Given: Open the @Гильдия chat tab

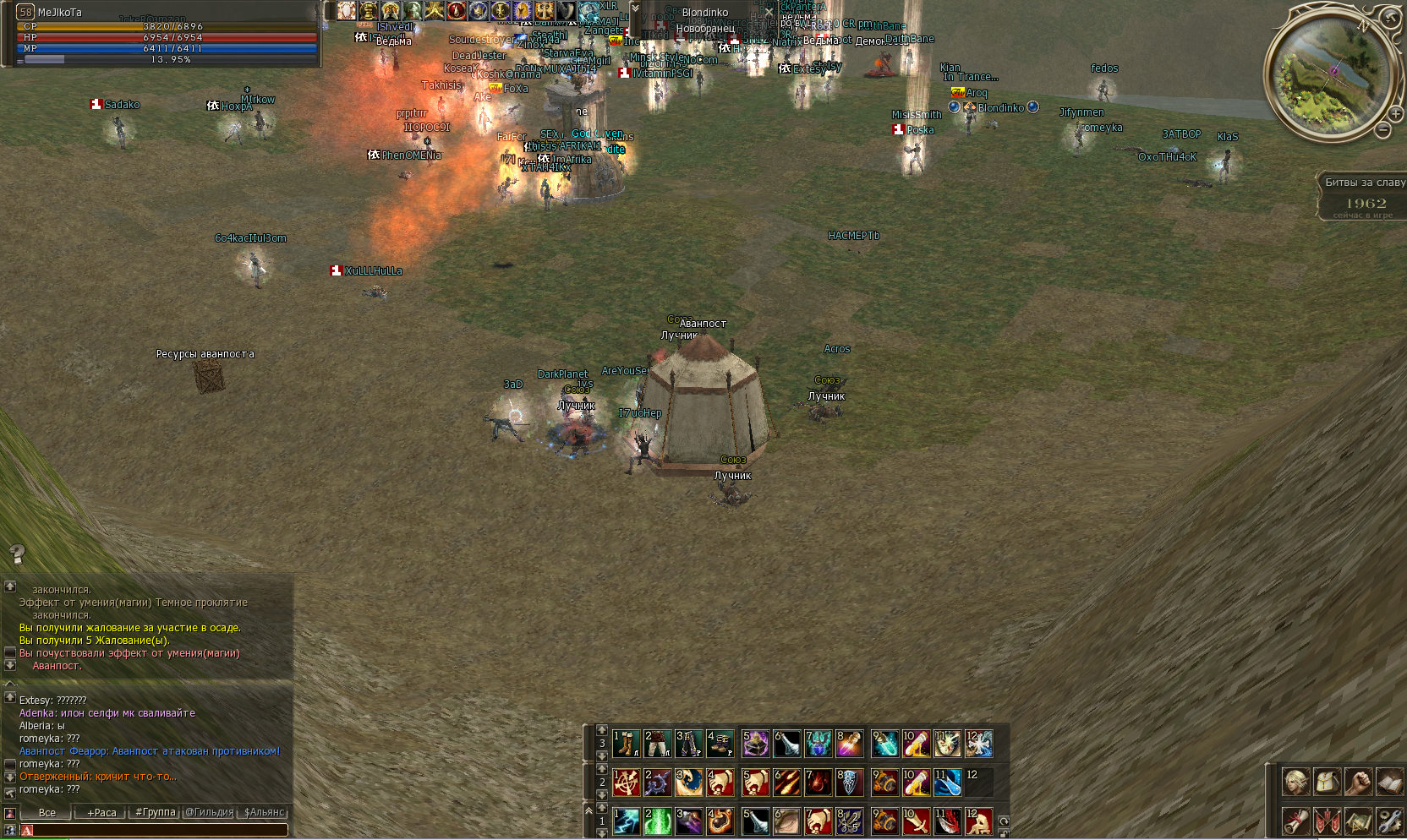Looking at the screenshot, I should 210,813.
